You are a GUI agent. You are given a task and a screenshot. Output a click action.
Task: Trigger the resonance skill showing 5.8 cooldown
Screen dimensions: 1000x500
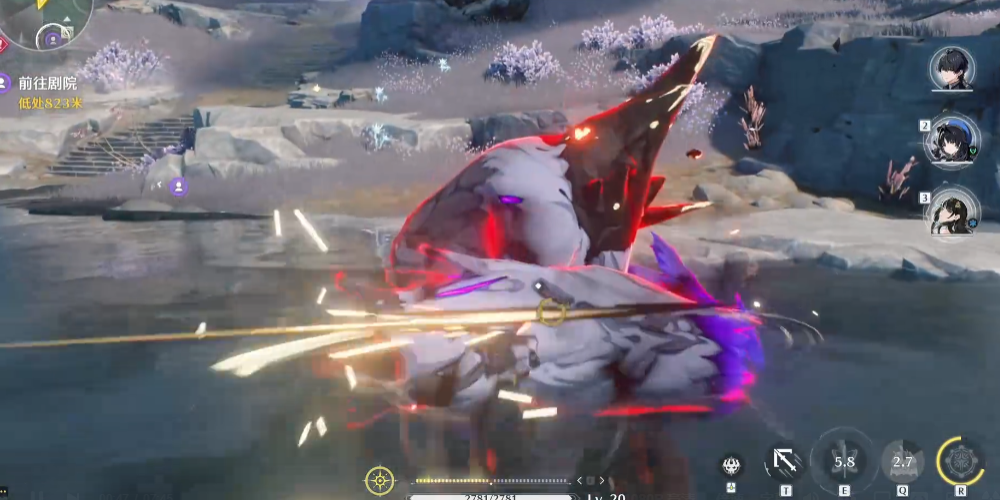pyautogui.click(x=845, y=462)
